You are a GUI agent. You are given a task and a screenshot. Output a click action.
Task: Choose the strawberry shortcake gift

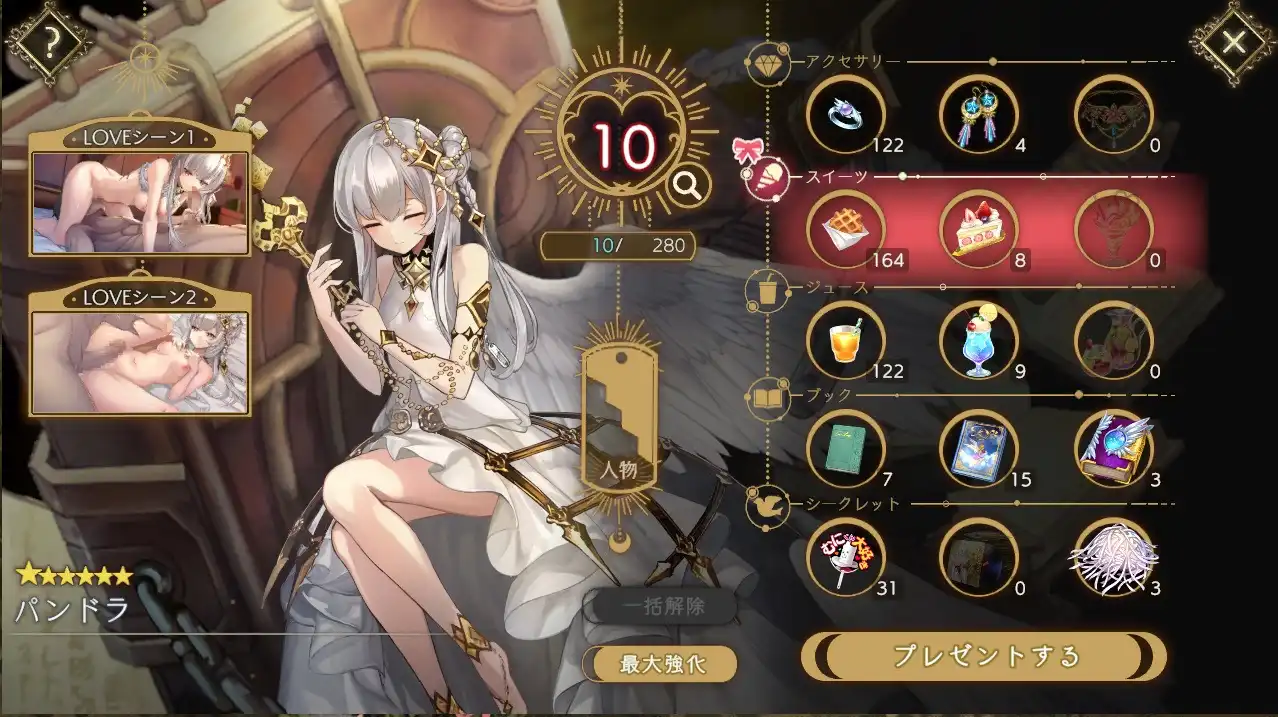[978, 229]
